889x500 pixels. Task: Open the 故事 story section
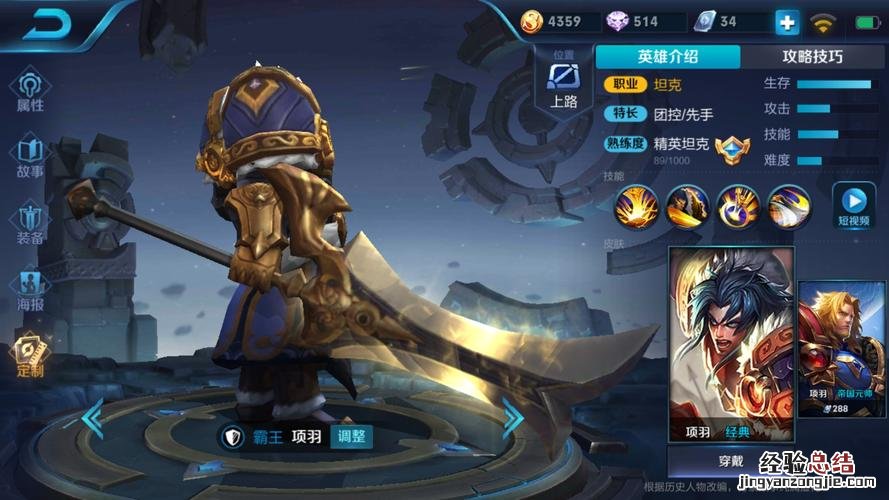[x=30, y=156]
